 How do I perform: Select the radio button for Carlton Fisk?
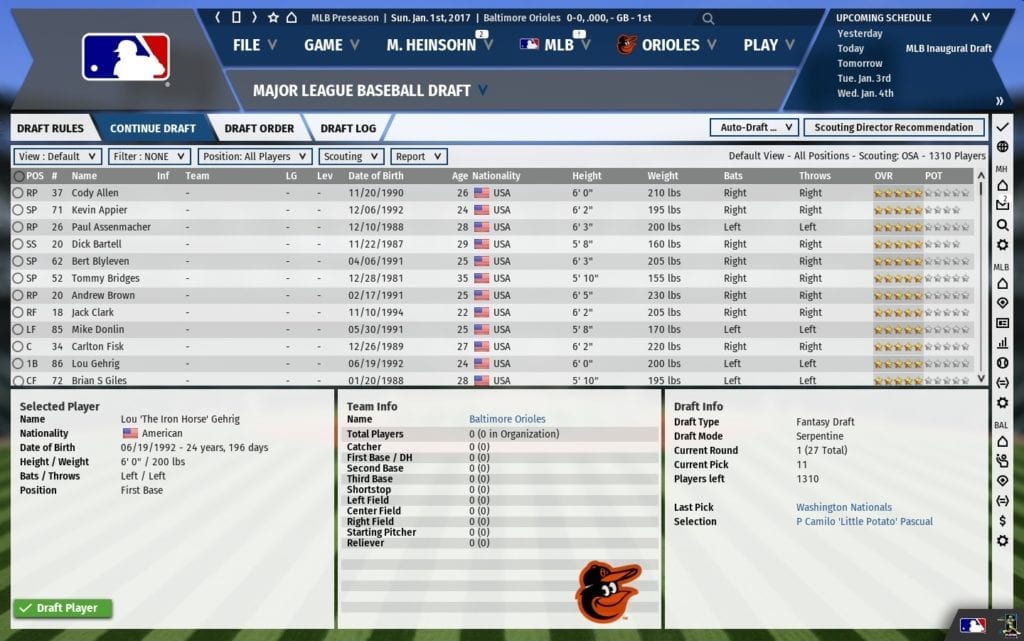18,347
